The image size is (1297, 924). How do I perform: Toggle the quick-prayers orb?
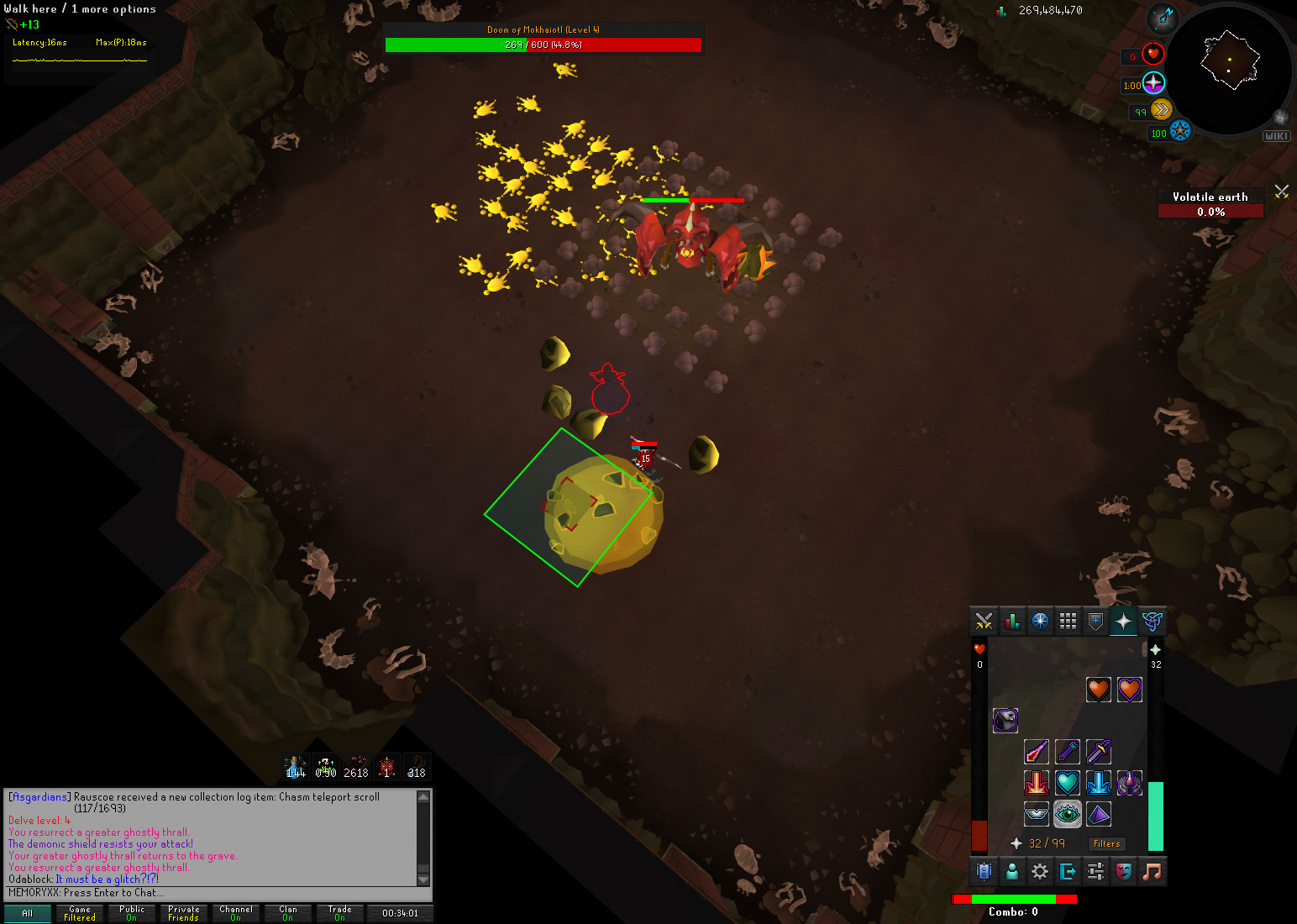tap(1153, 83)
